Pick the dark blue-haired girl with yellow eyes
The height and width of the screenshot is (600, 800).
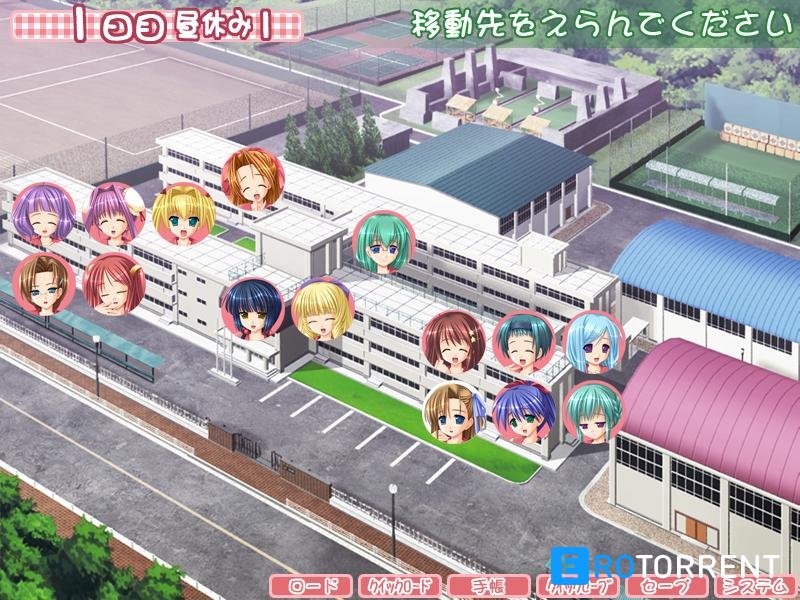point(251,309)
